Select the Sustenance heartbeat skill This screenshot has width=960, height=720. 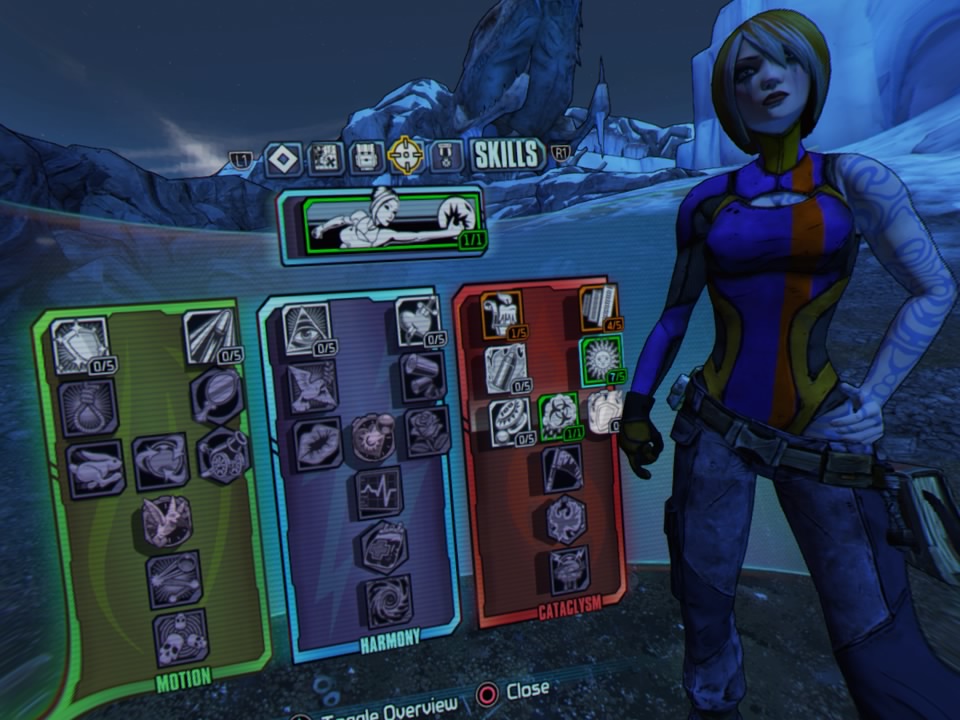pyautogui.click(x=378, y=492)
